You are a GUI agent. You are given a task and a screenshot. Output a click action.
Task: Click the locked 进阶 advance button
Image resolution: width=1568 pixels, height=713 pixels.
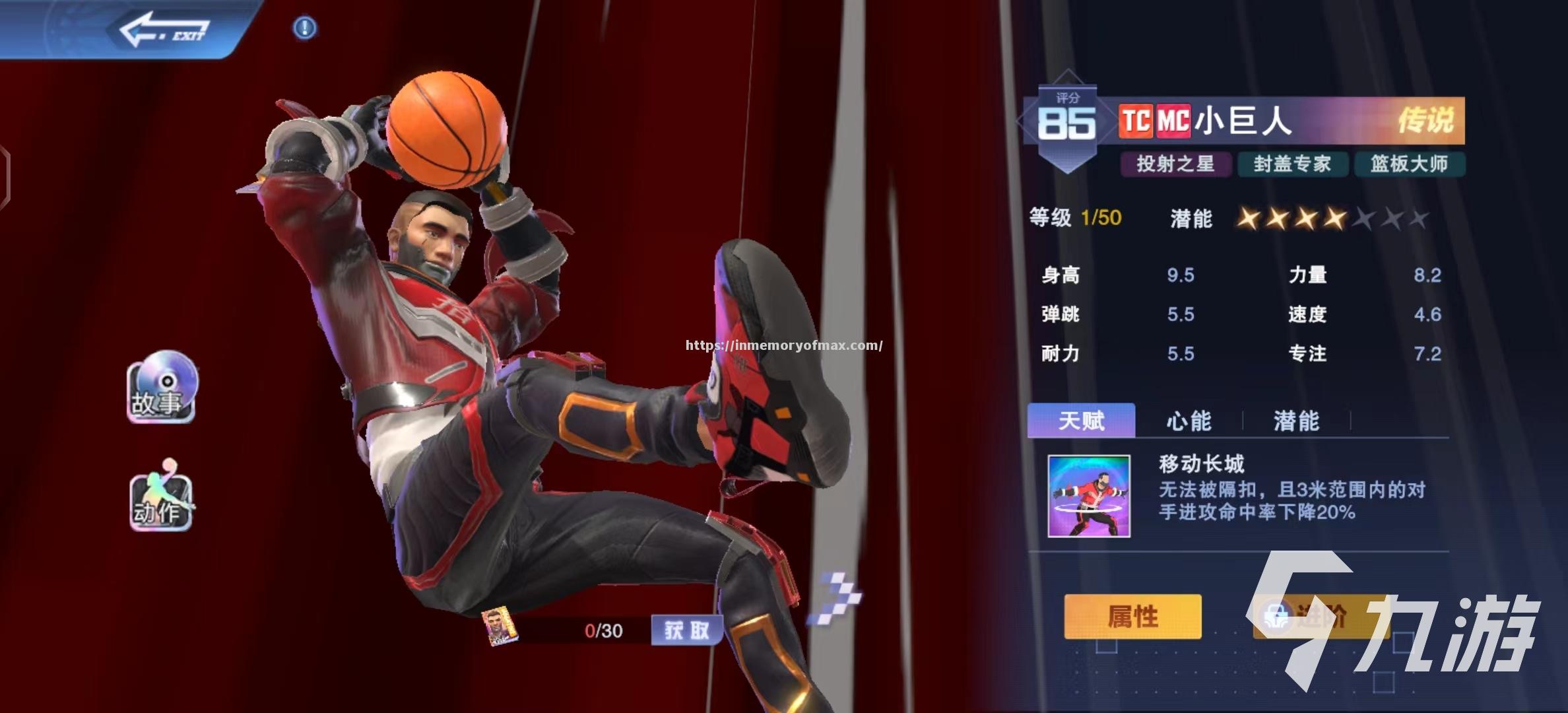point(1320,617)
